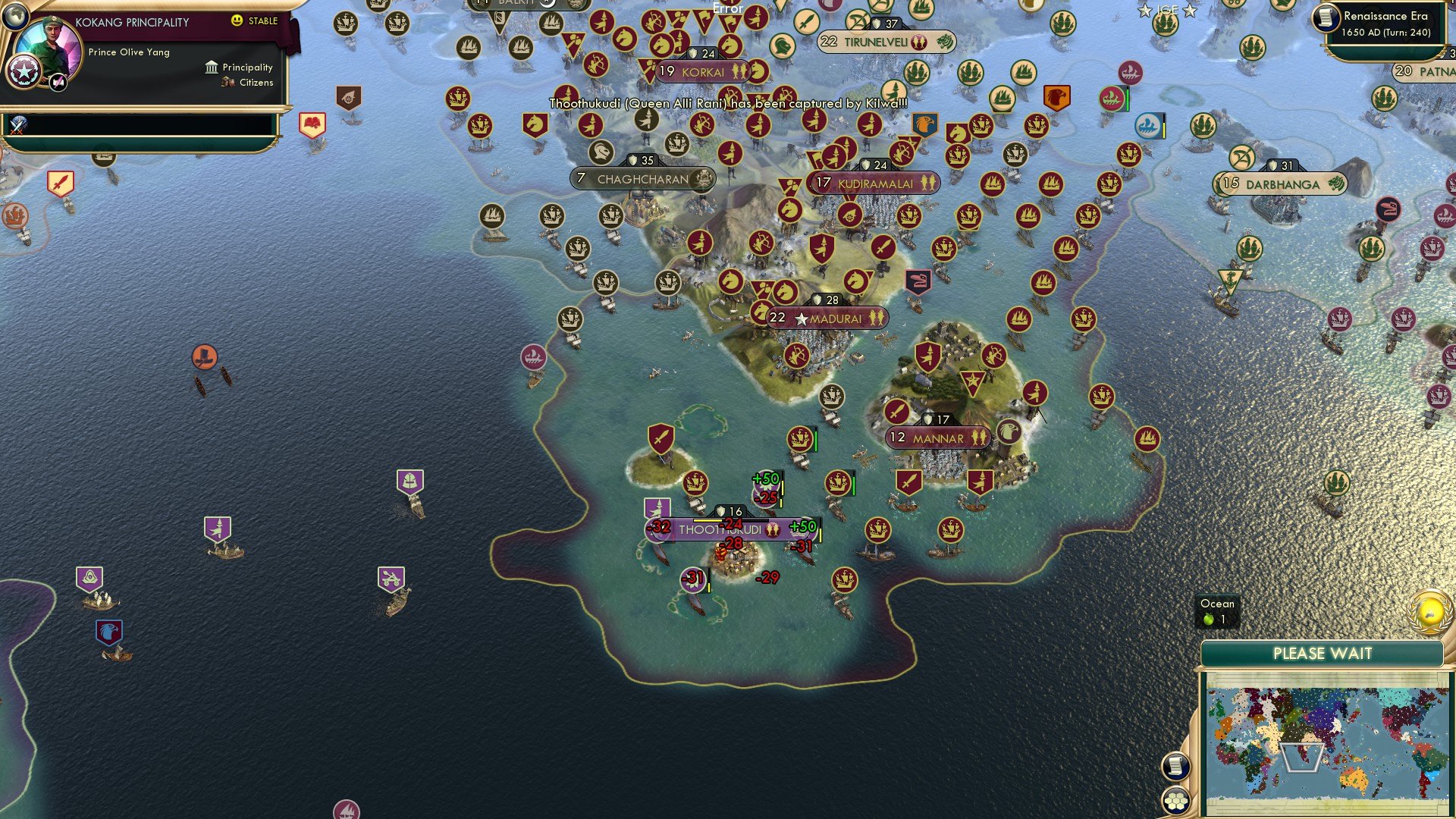Toggle Madurai city banner by clicking its star icon
Image resolution: width=1456 pixels, height=819 pixels.
(802, 318)
